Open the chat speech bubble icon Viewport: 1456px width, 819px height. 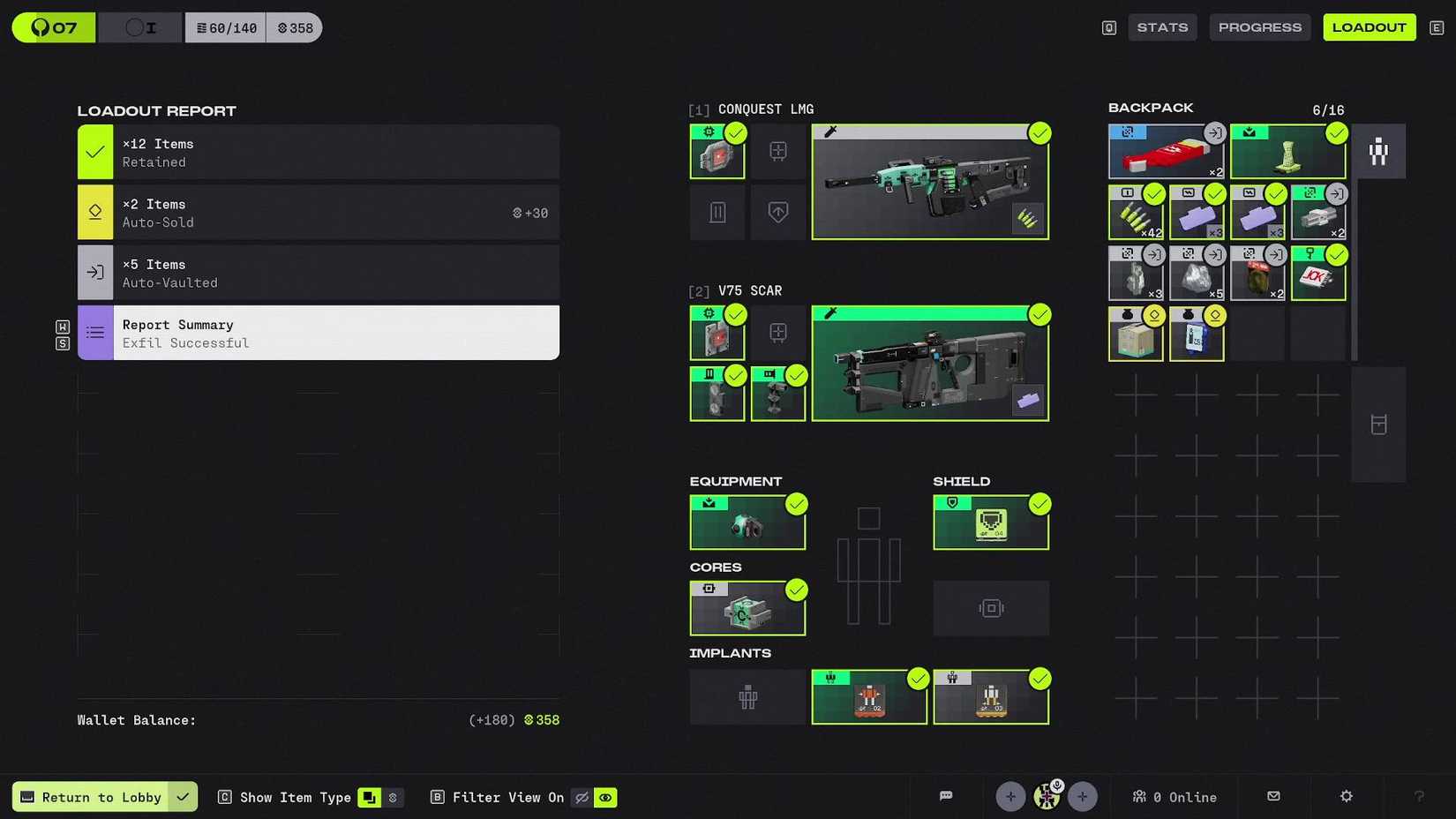tap(946, 796)
